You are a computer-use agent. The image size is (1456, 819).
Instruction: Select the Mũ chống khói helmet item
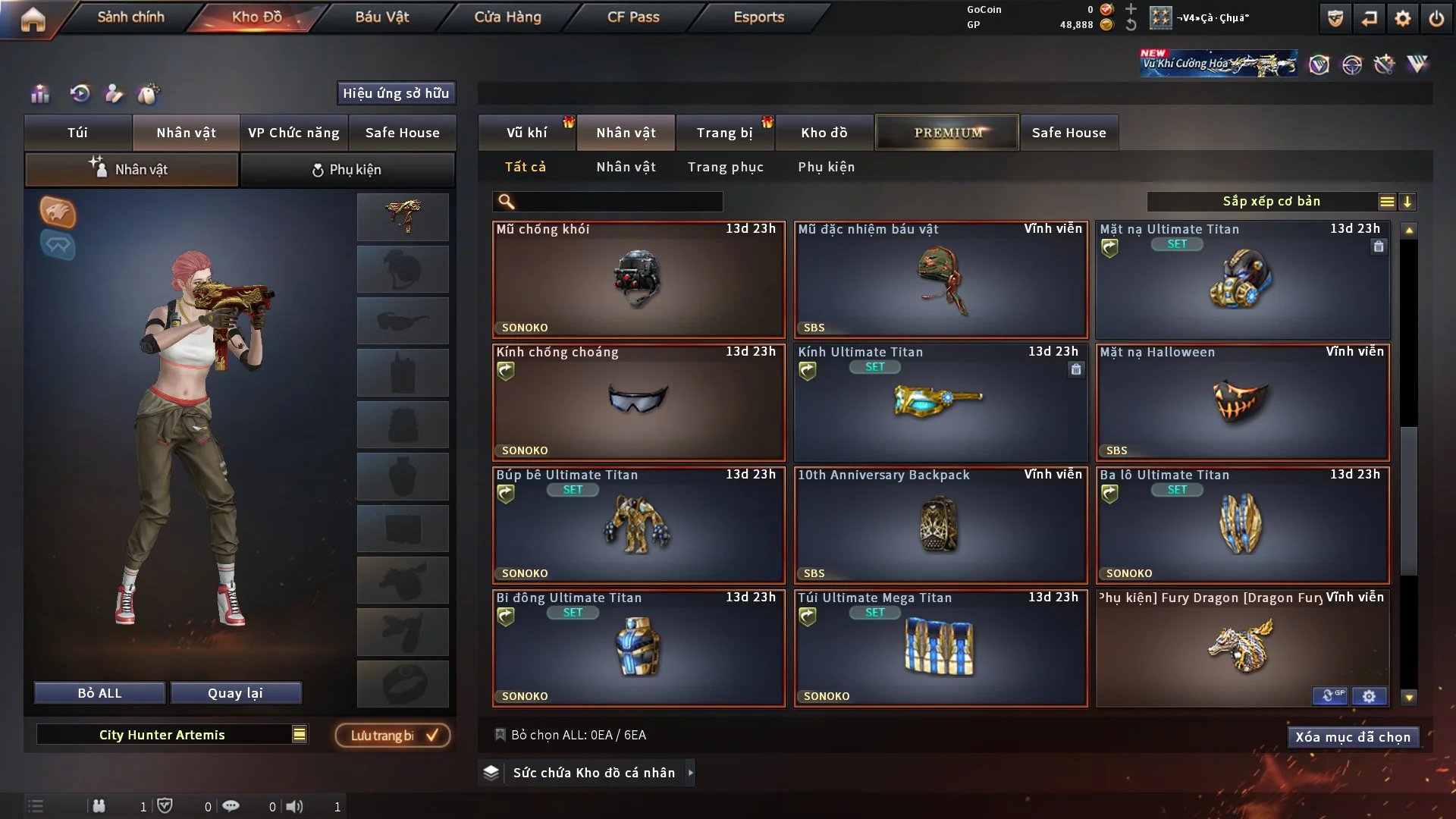(638, 280)
